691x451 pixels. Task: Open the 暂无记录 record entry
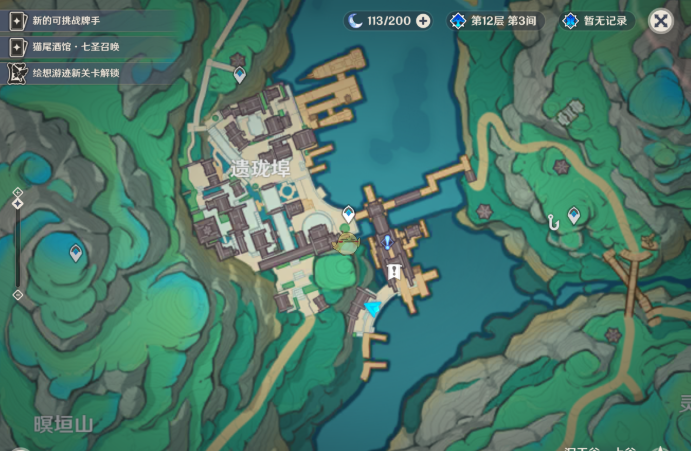tap(597, 21)
